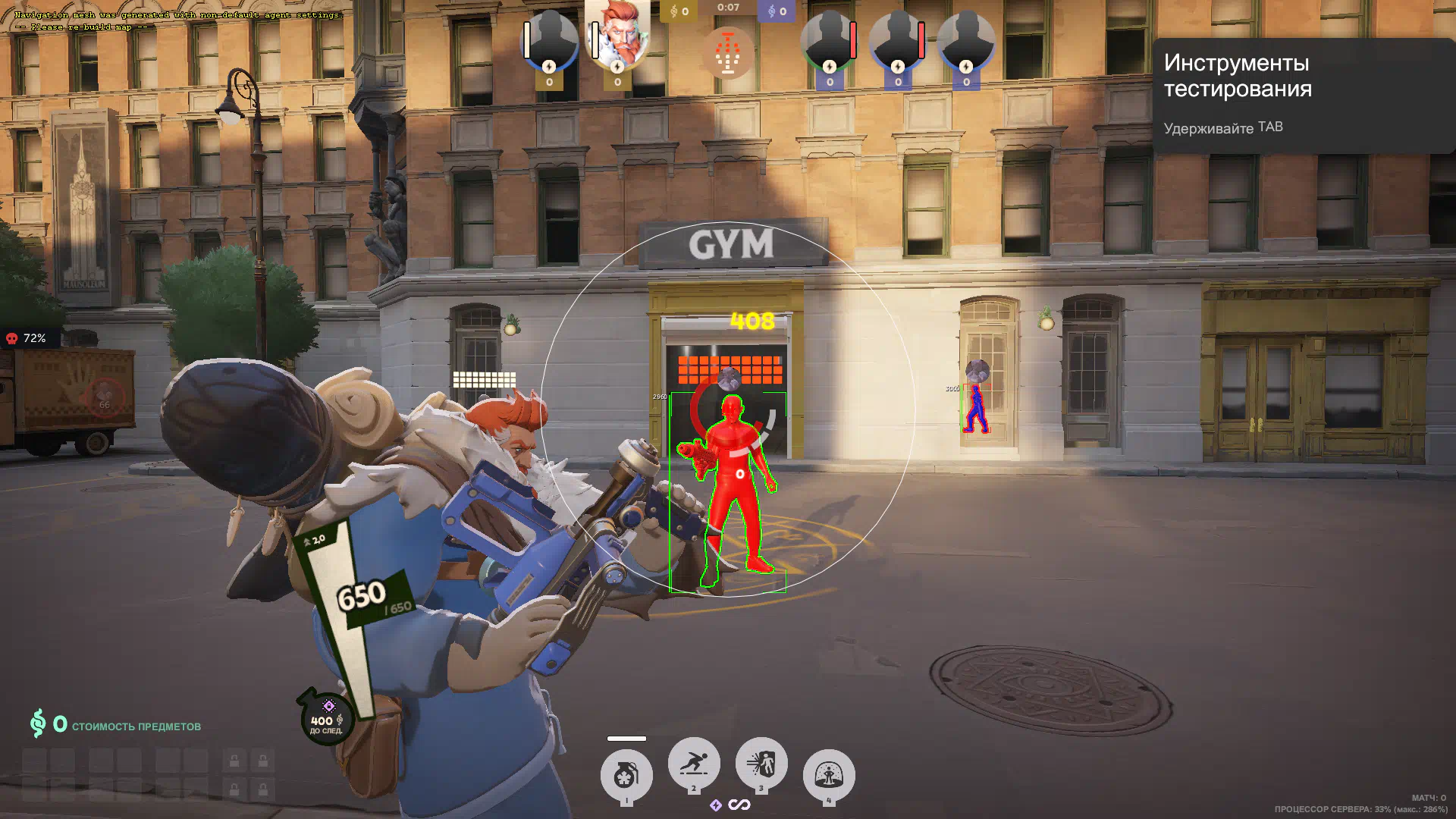Activate the grenade ability in slot 1
This screenshot has width=1456, height=819.
[x=626, y=775]
